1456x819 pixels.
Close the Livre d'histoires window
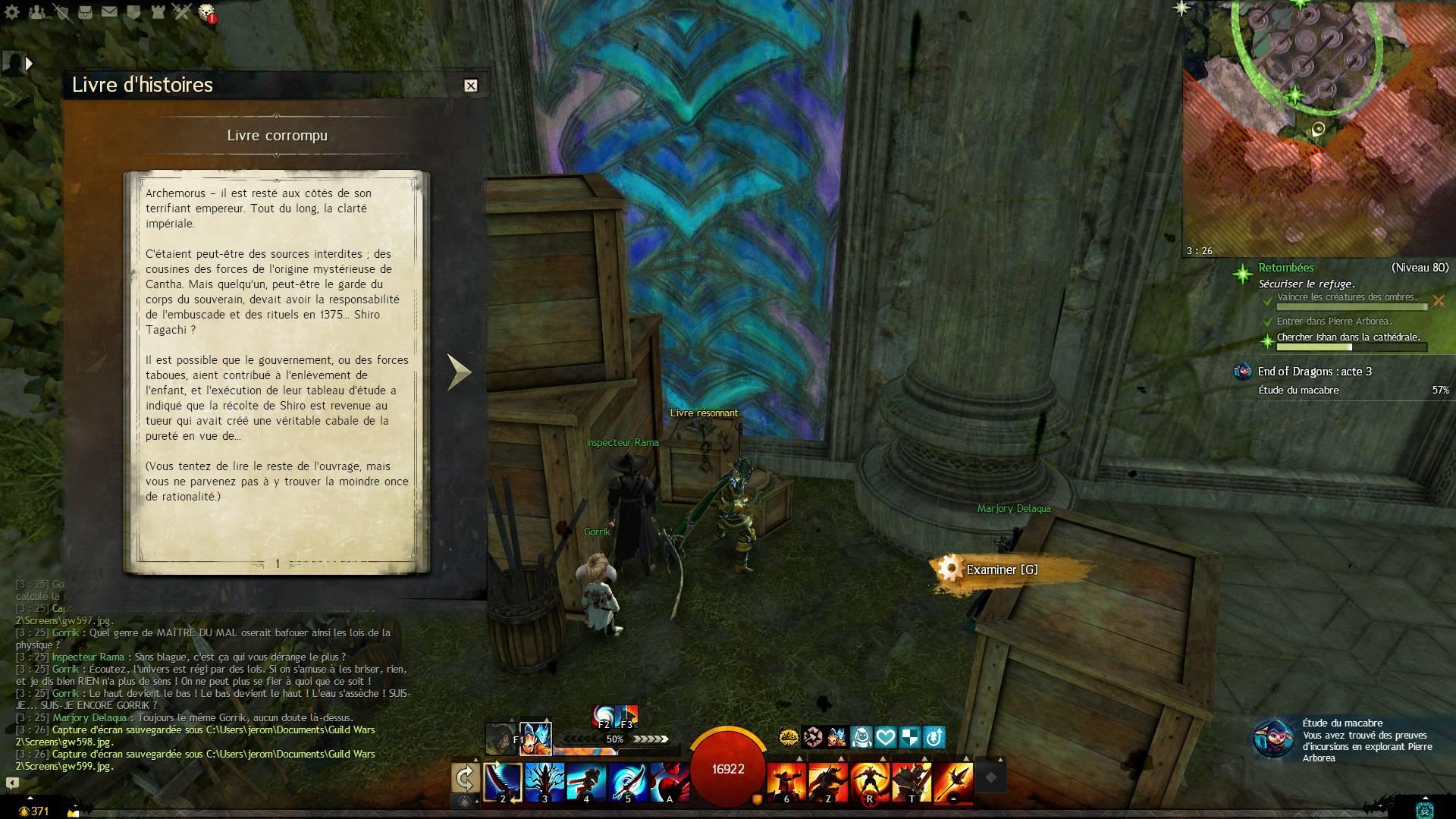[470, 86]
